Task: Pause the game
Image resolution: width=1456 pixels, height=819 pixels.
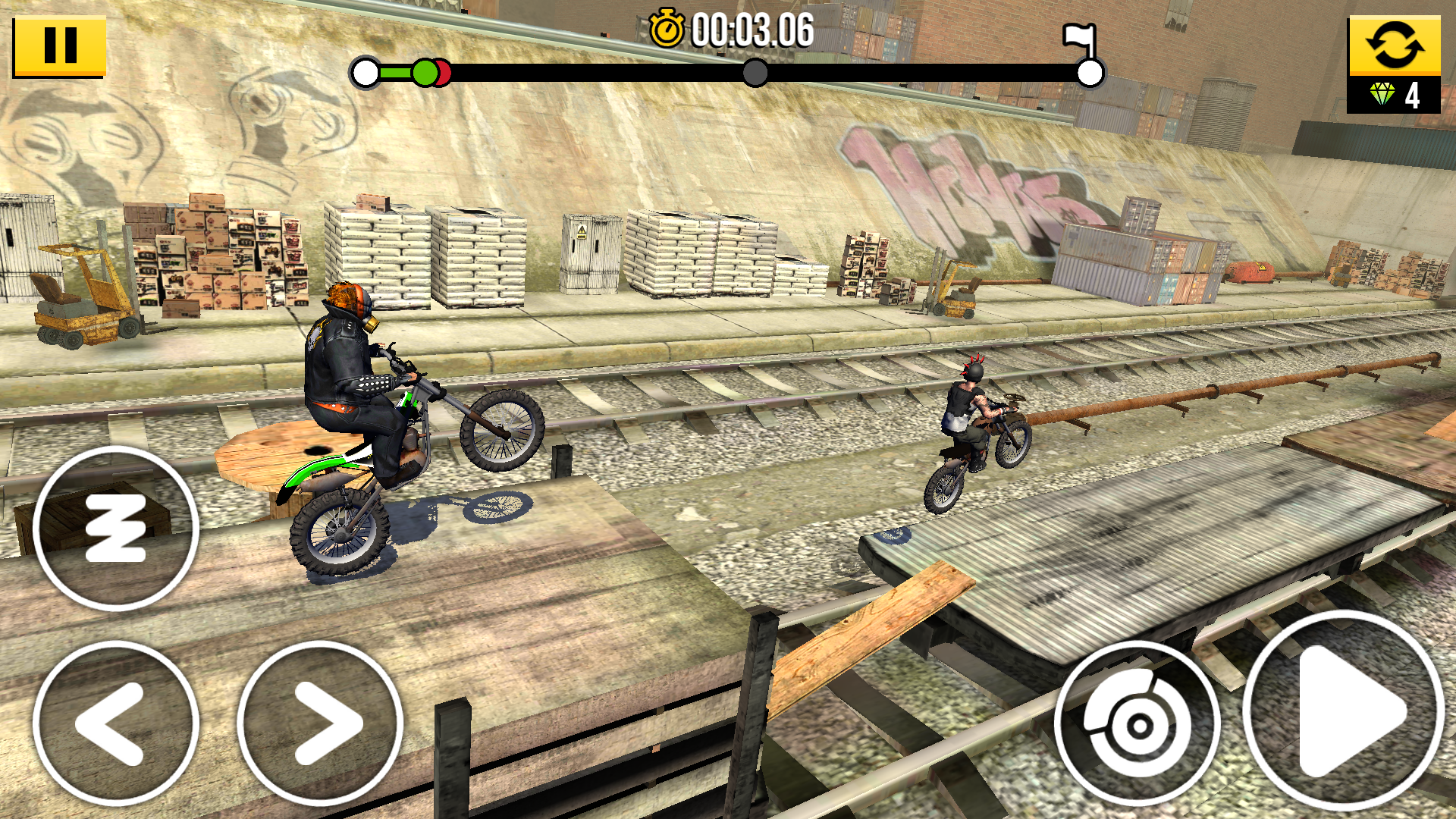Action: point(61,45)
